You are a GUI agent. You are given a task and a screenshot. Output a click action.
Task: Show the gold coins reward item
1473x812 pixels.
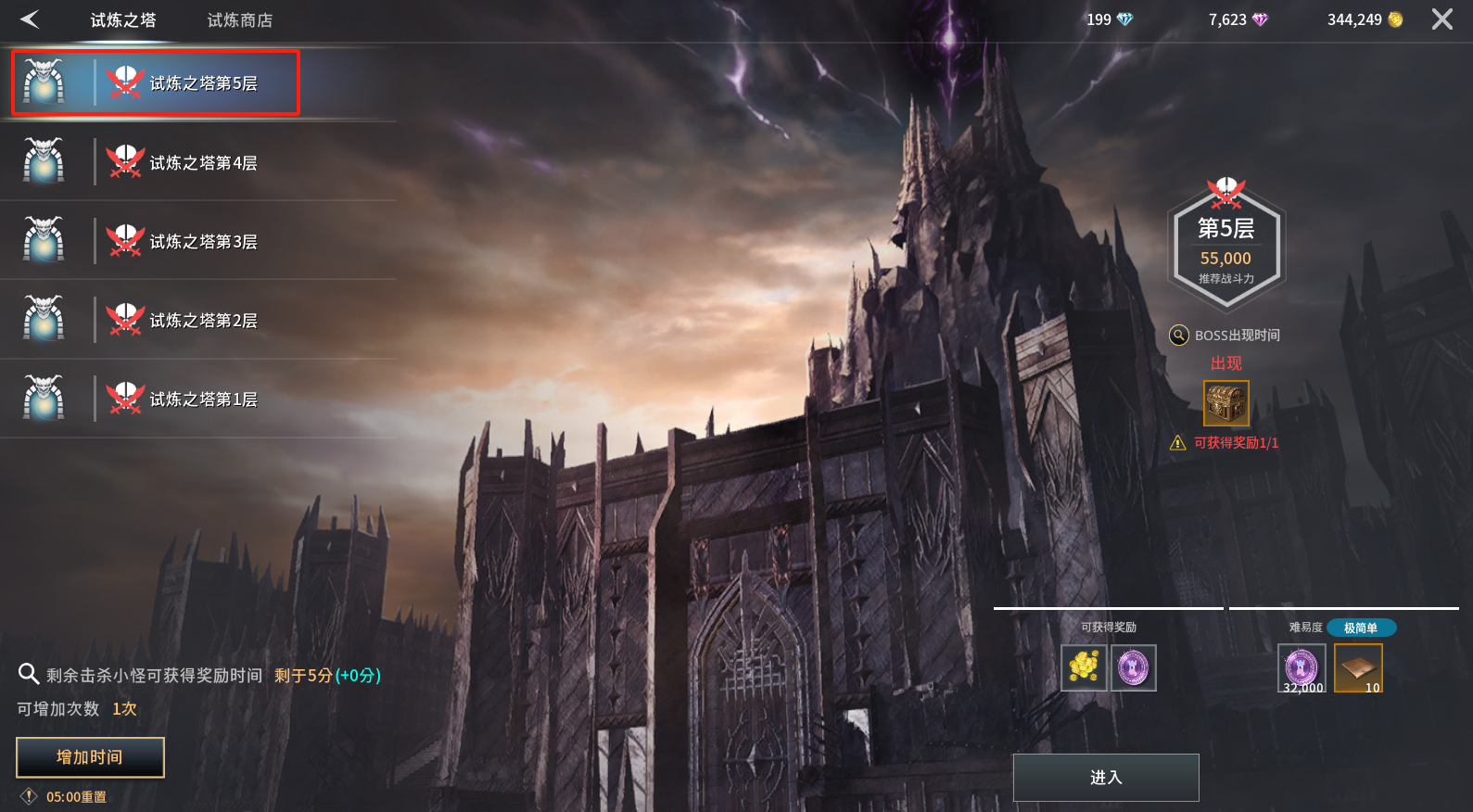coord(1084,667)
